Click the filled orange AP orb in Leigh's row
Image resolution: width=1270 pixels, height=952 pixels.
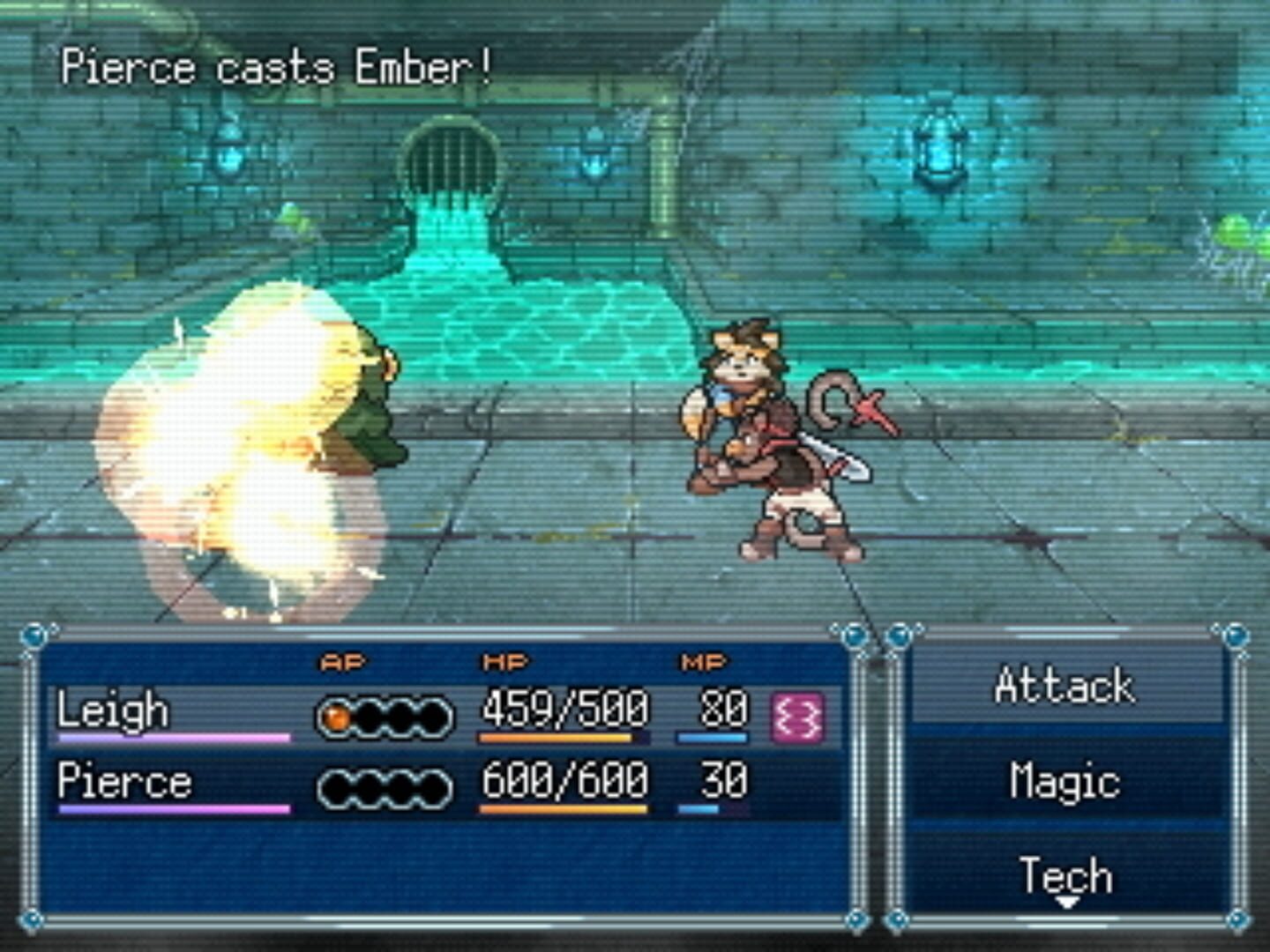[x=335, y=716]
